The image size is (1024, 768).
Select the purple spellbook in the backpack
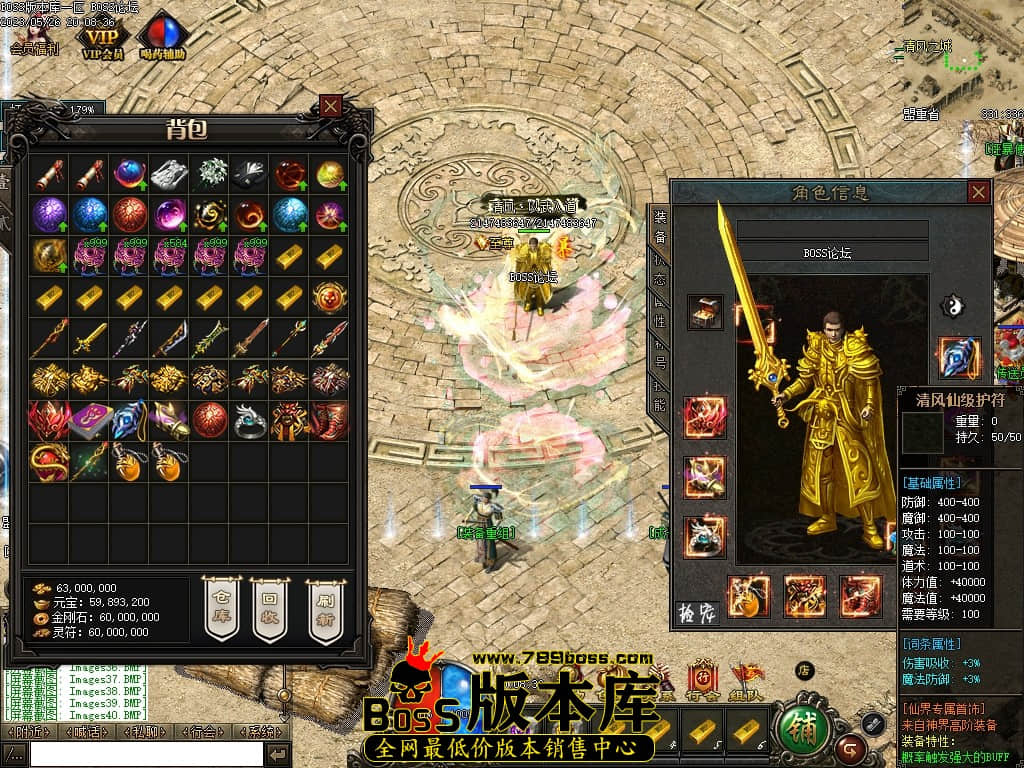pyautogui.click(x=89, y=421)
